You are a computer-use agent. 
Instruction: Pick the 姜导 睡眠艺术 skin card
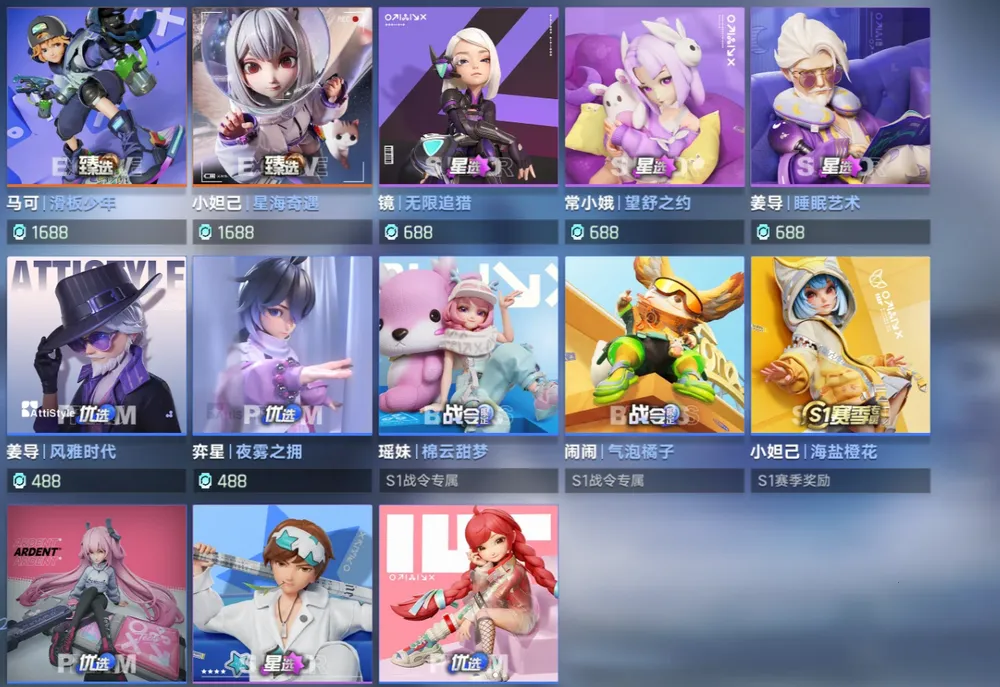[840, 97]
